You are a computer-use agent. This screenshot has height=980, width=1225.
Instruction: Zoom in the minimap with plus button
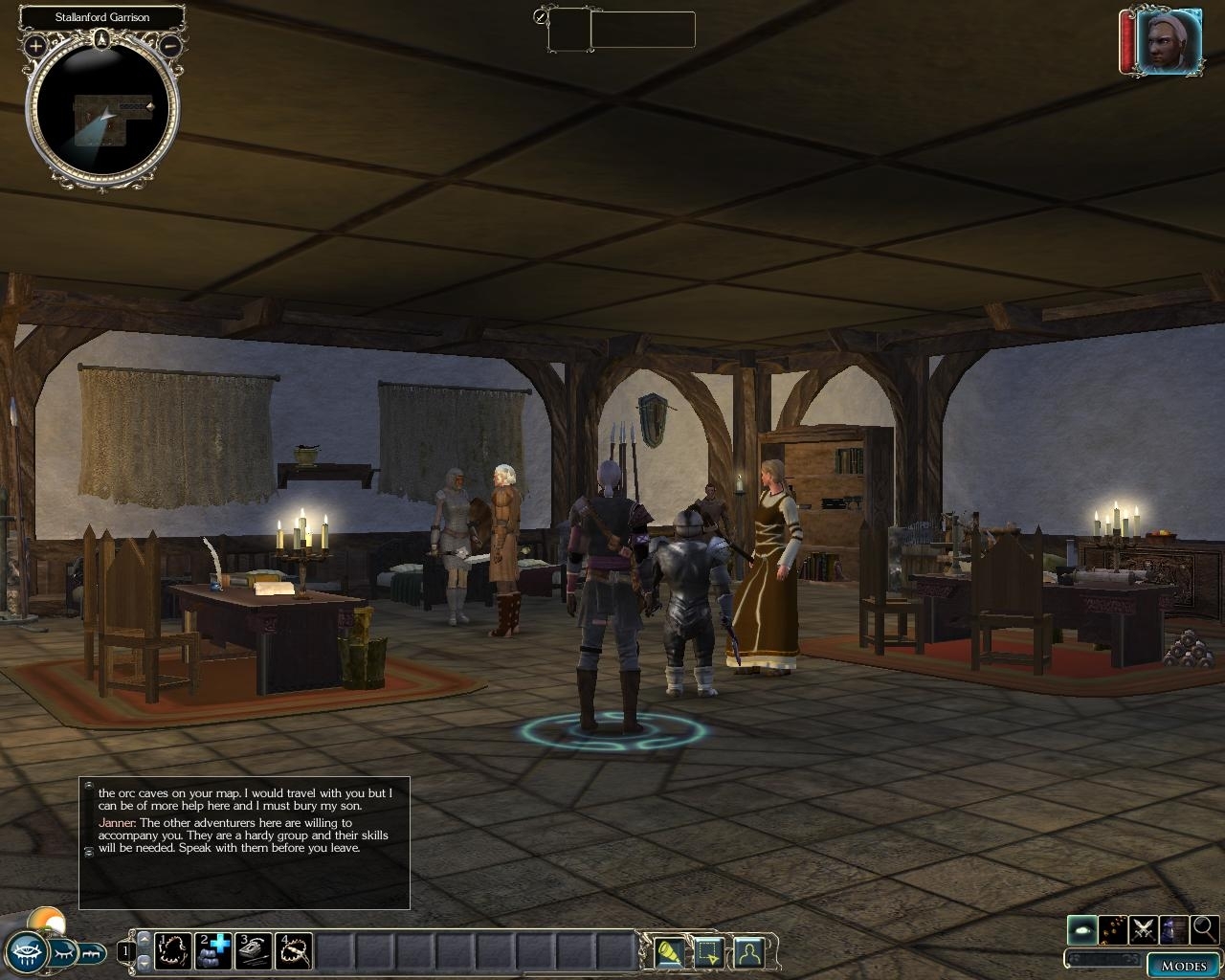tap(35, 45)
